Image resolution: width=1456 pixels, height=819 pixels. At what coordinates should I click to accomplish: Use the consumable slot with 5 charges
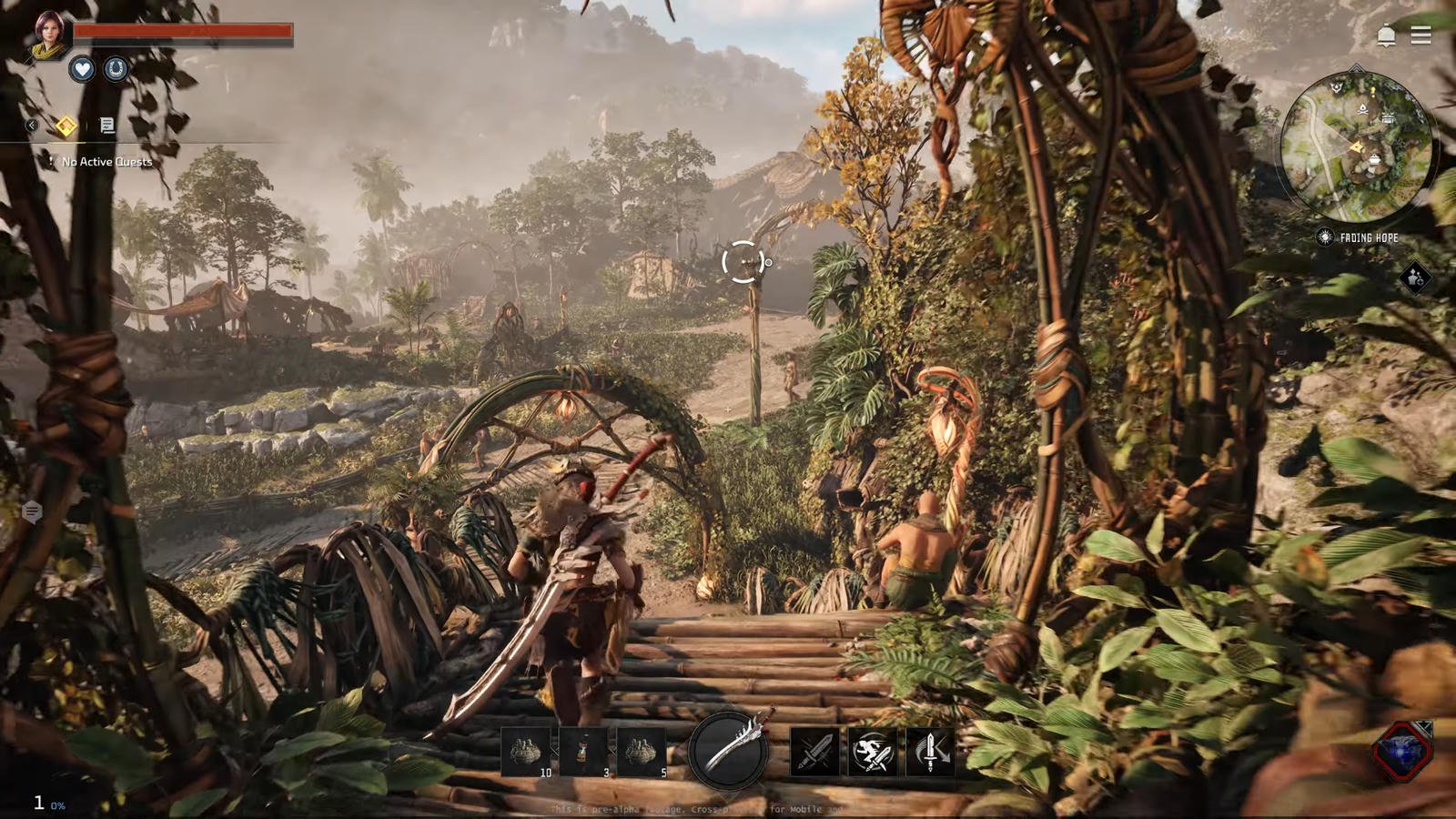point(641,752)
